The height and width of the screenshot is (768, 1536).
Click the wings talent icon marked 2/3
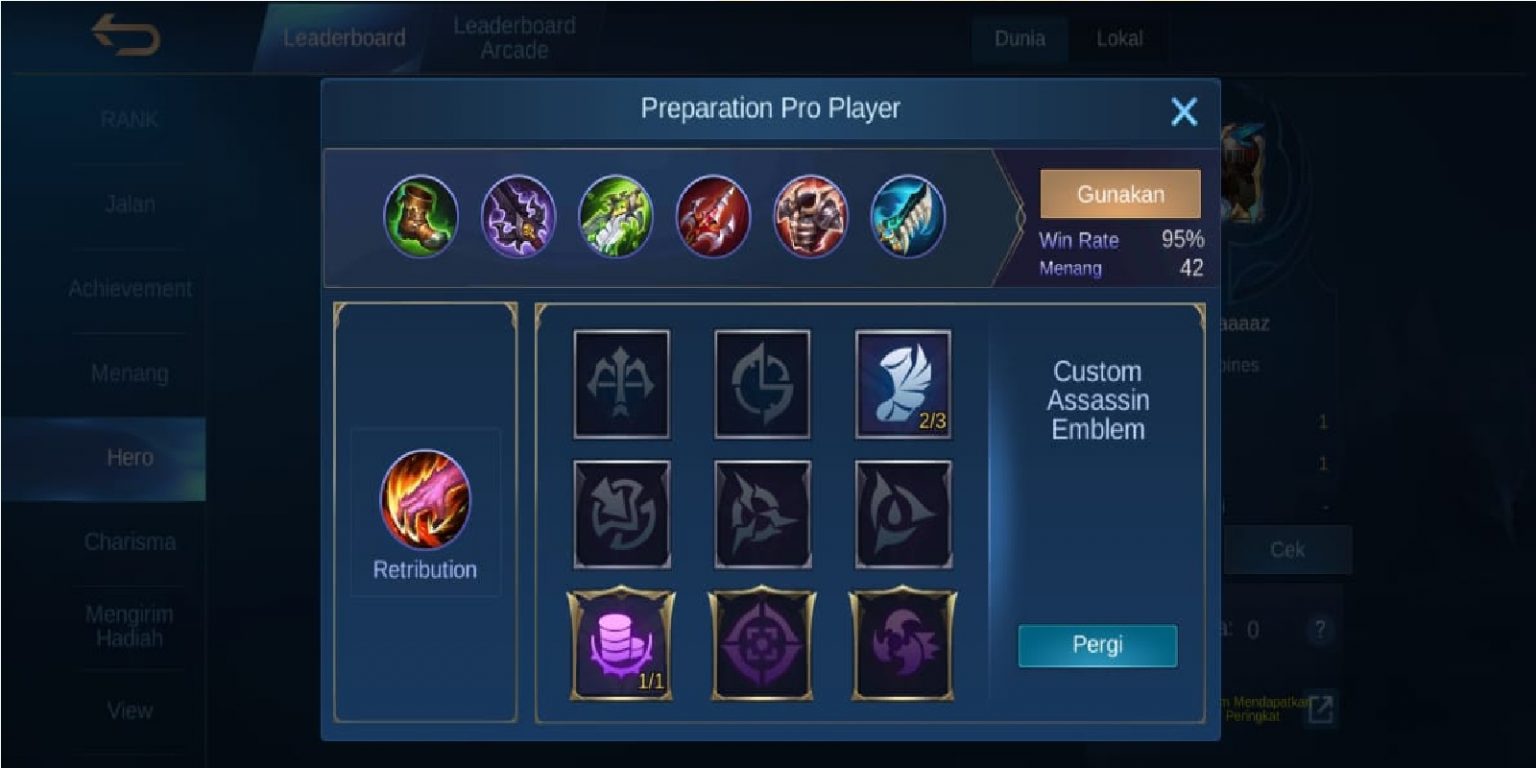903,385
